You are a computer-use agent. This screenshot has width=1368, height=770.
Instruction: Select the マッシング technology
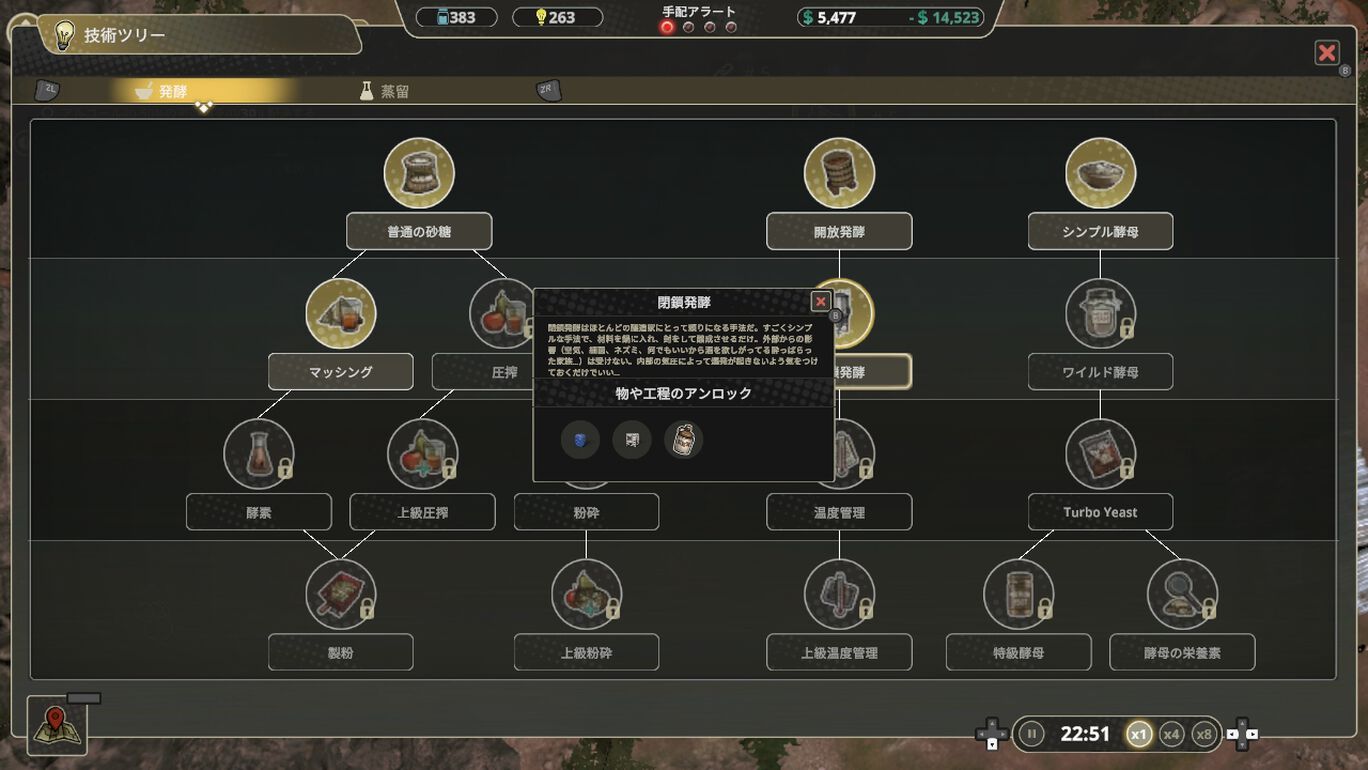pos(340,371)
